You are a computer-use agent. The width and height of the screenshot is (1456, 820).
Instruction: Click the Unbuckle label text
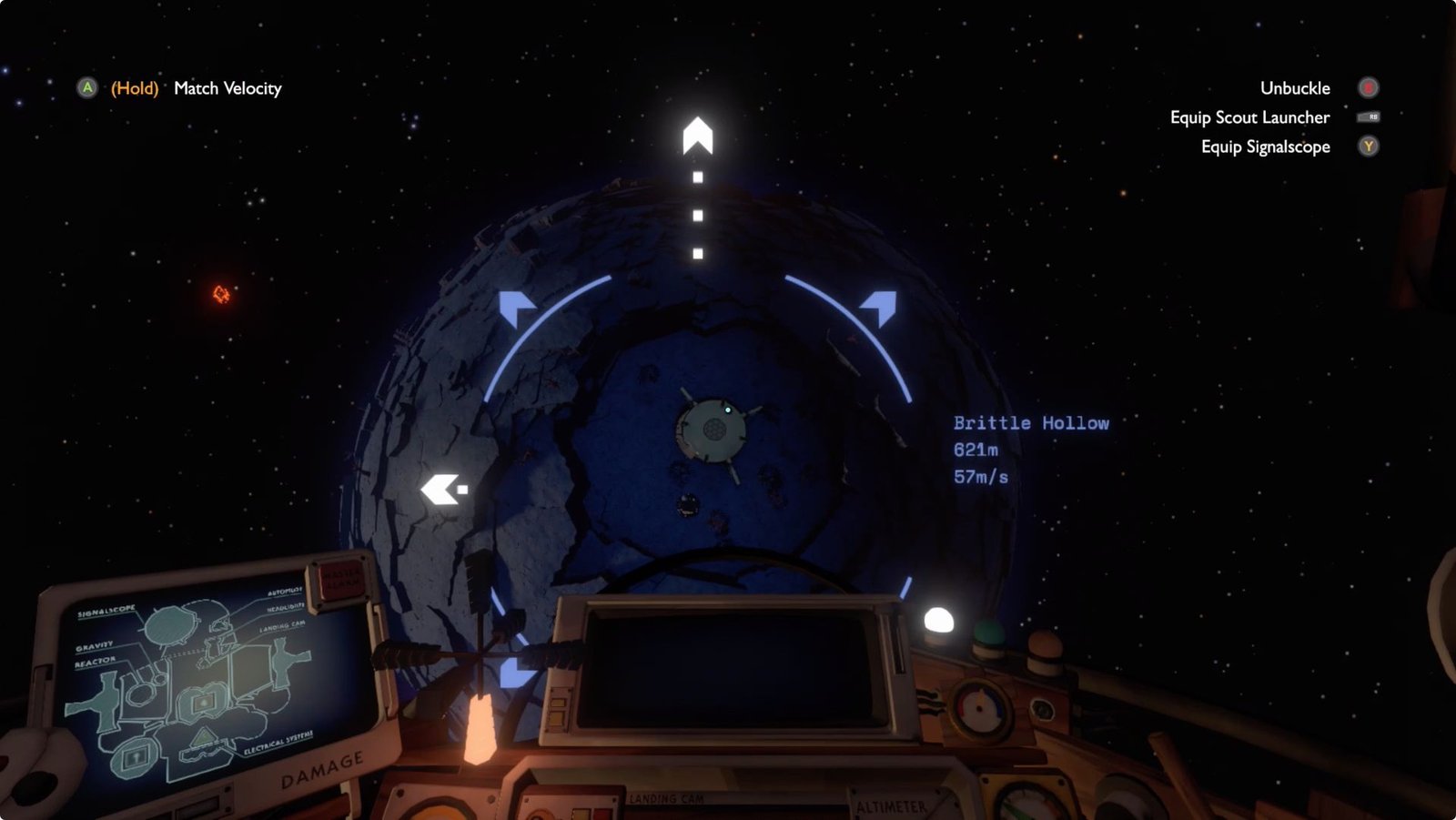(x=1294, y=87)
